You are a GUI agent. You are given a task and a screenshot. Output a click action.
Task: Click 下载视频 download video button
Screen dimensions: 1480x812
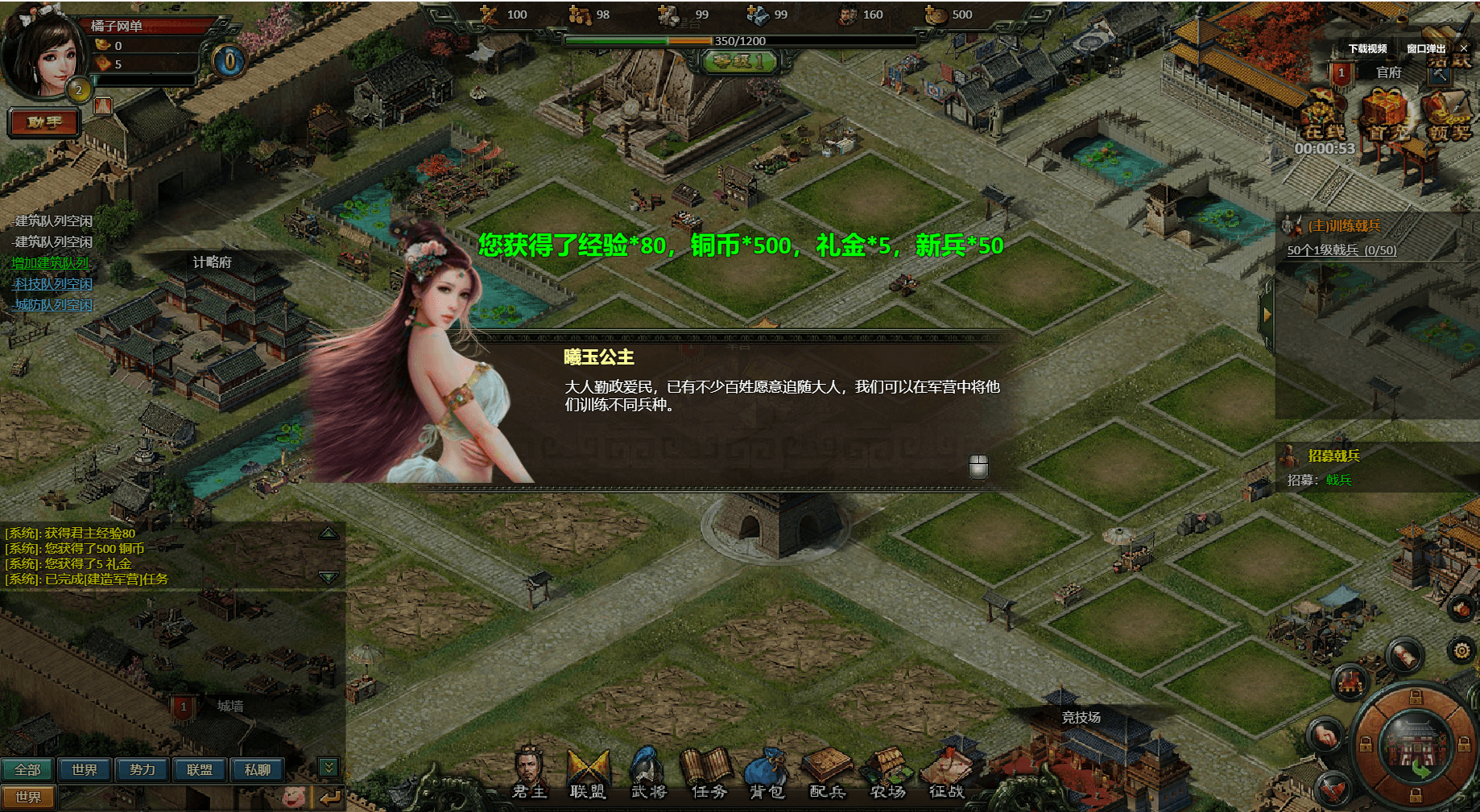point(1367,49)
